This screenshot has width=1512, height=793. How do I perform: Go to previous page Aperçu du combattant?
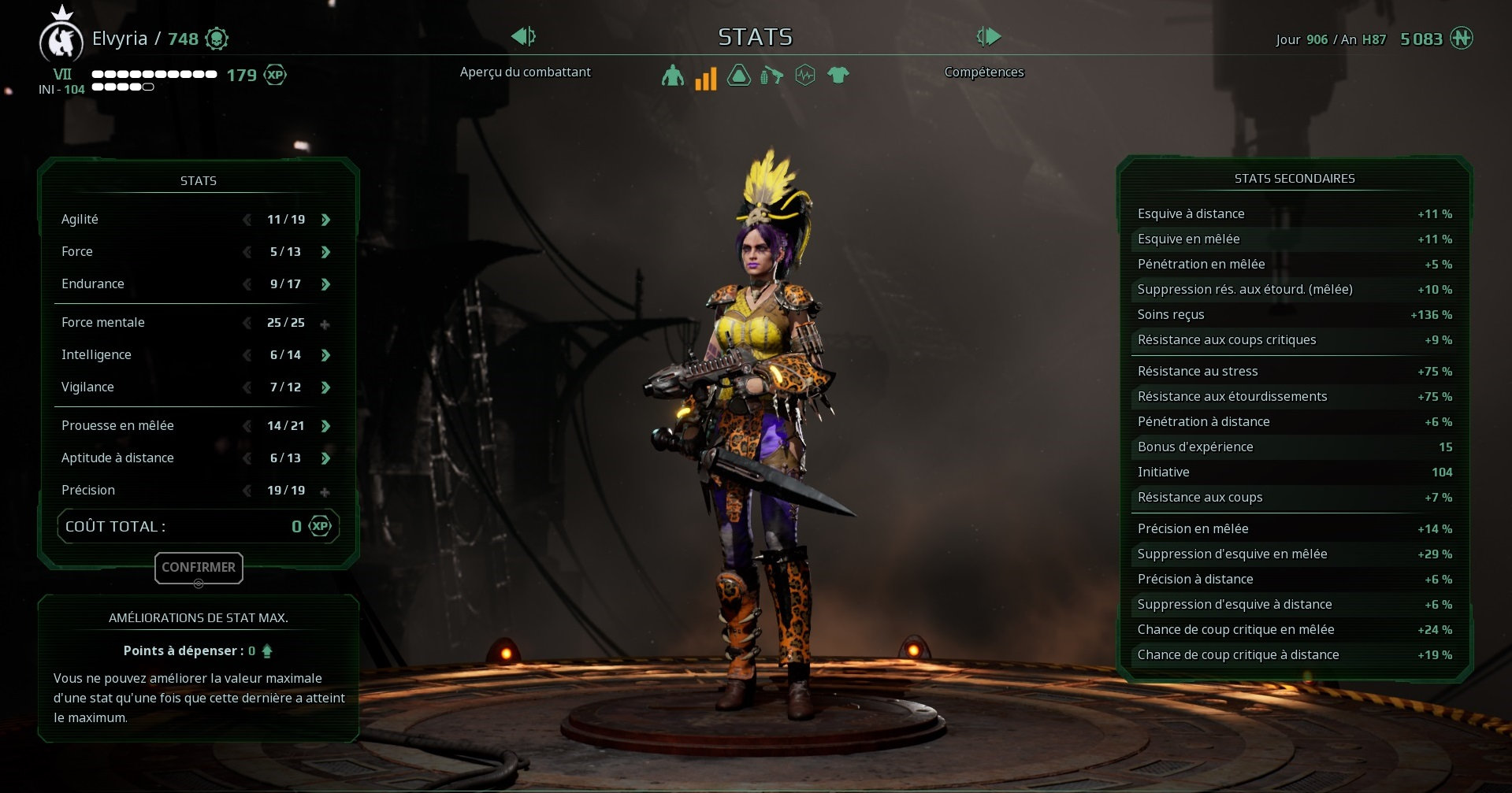(523, 36)
